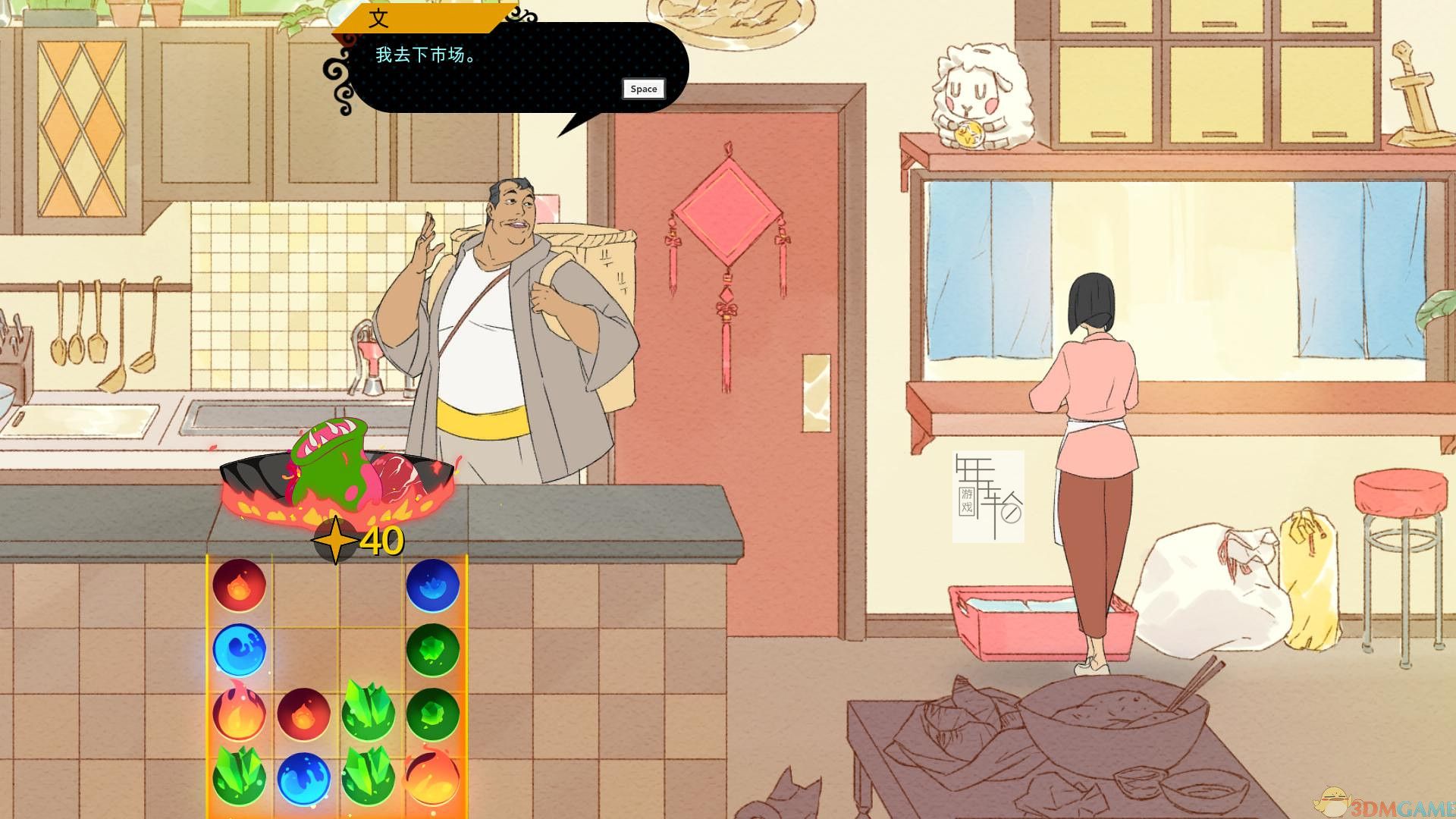Select the round green stone orb in the rightmost column
Screen dimensions: 1456x819
(x=435, y=649)
